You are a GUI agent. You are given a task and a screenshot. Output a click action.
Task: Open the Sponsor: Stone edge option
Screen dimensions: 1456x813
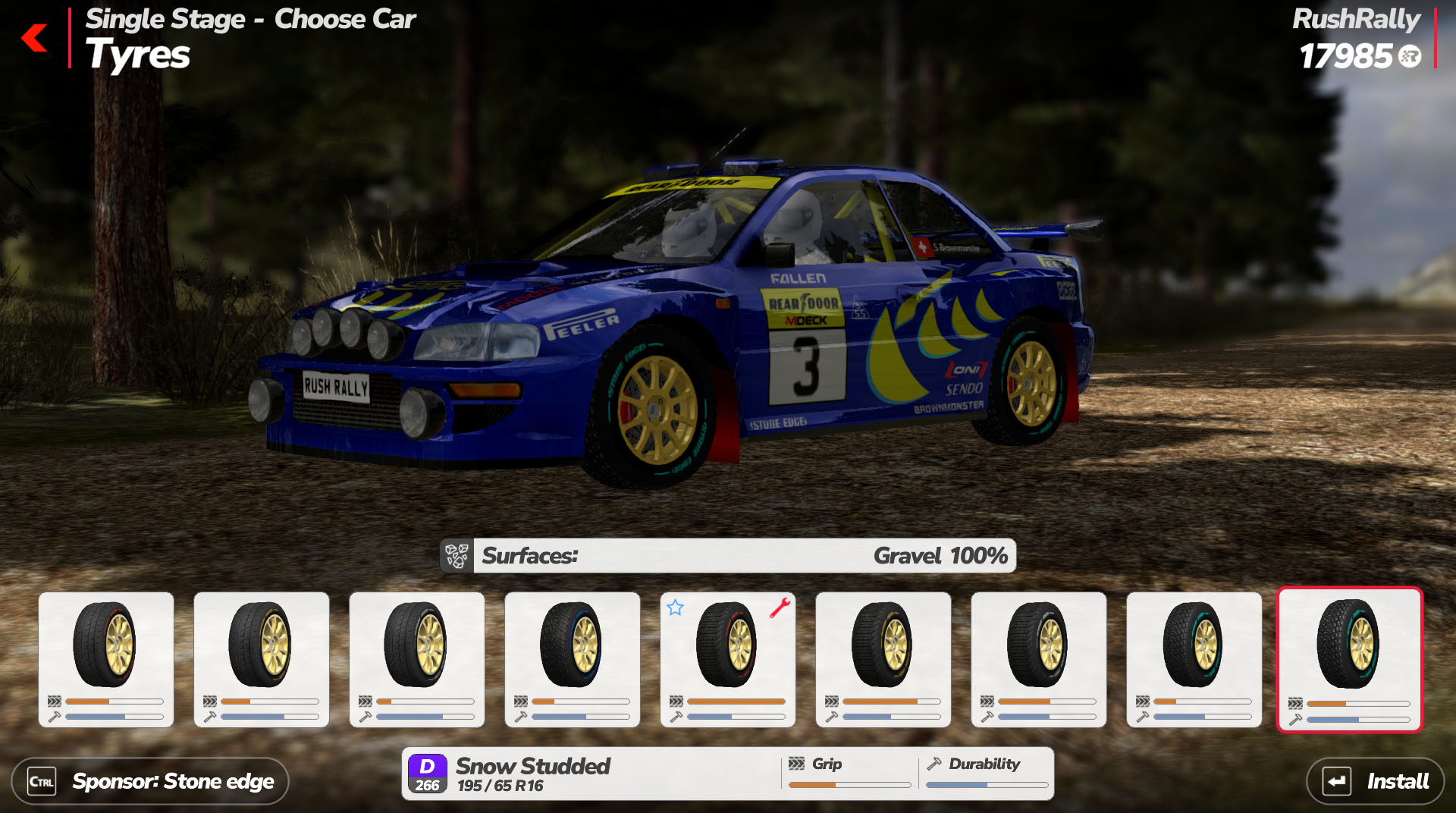coord(150,781)
